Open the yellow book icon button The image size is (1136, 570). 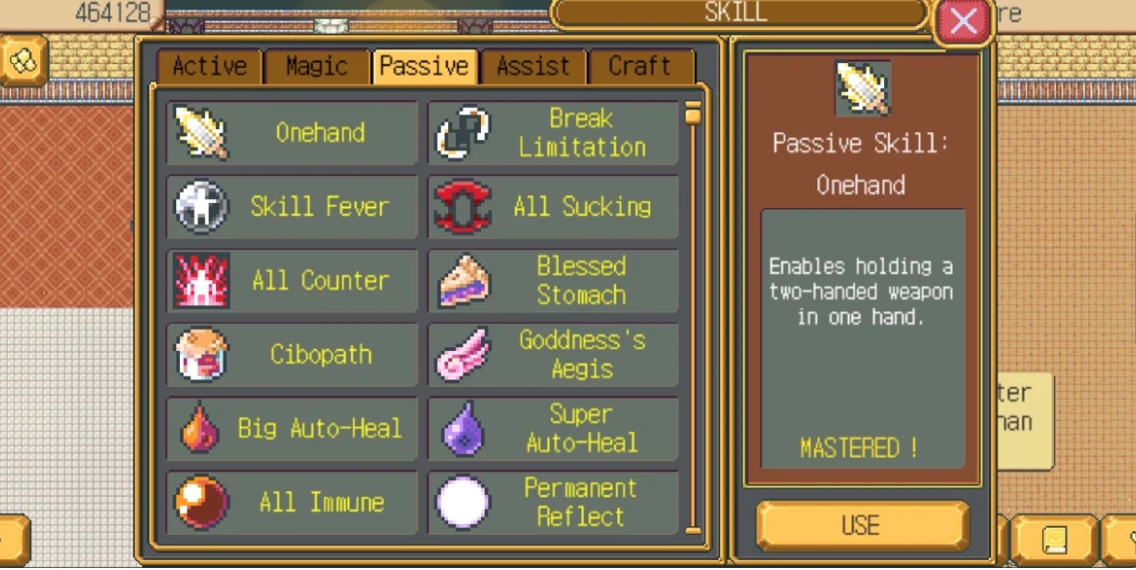pyautogui.click(x=1054, y=541)
